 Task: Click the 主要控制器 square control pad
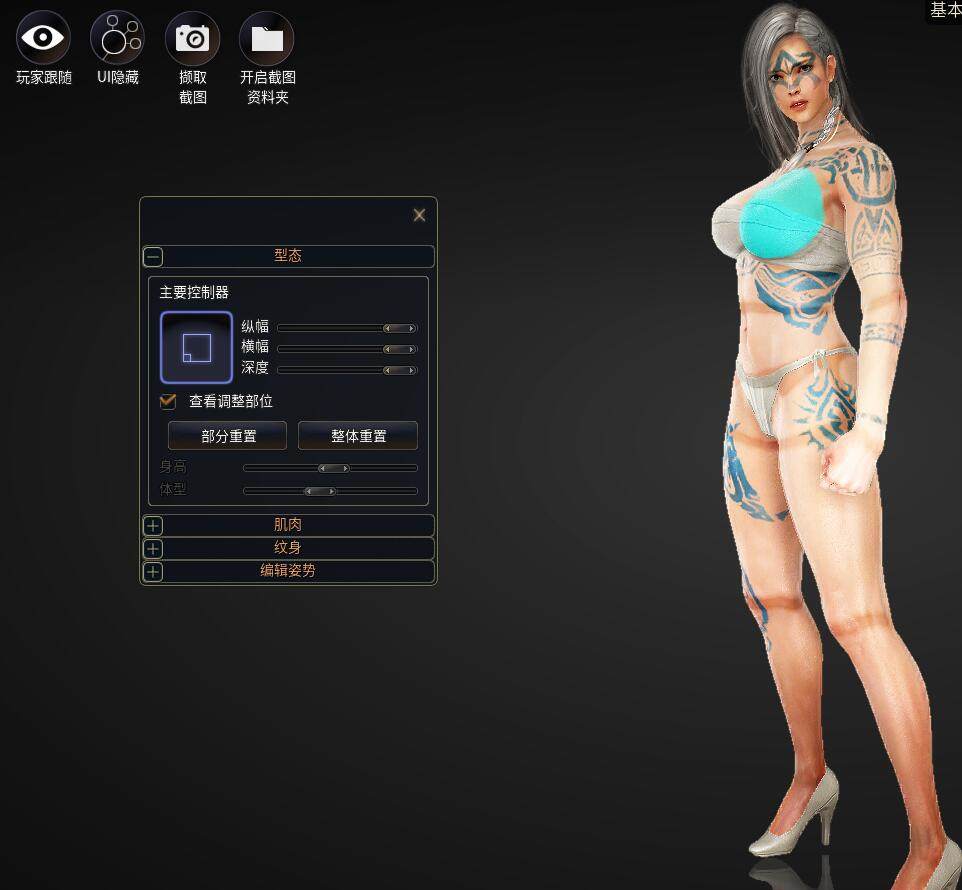click(196, 347)
